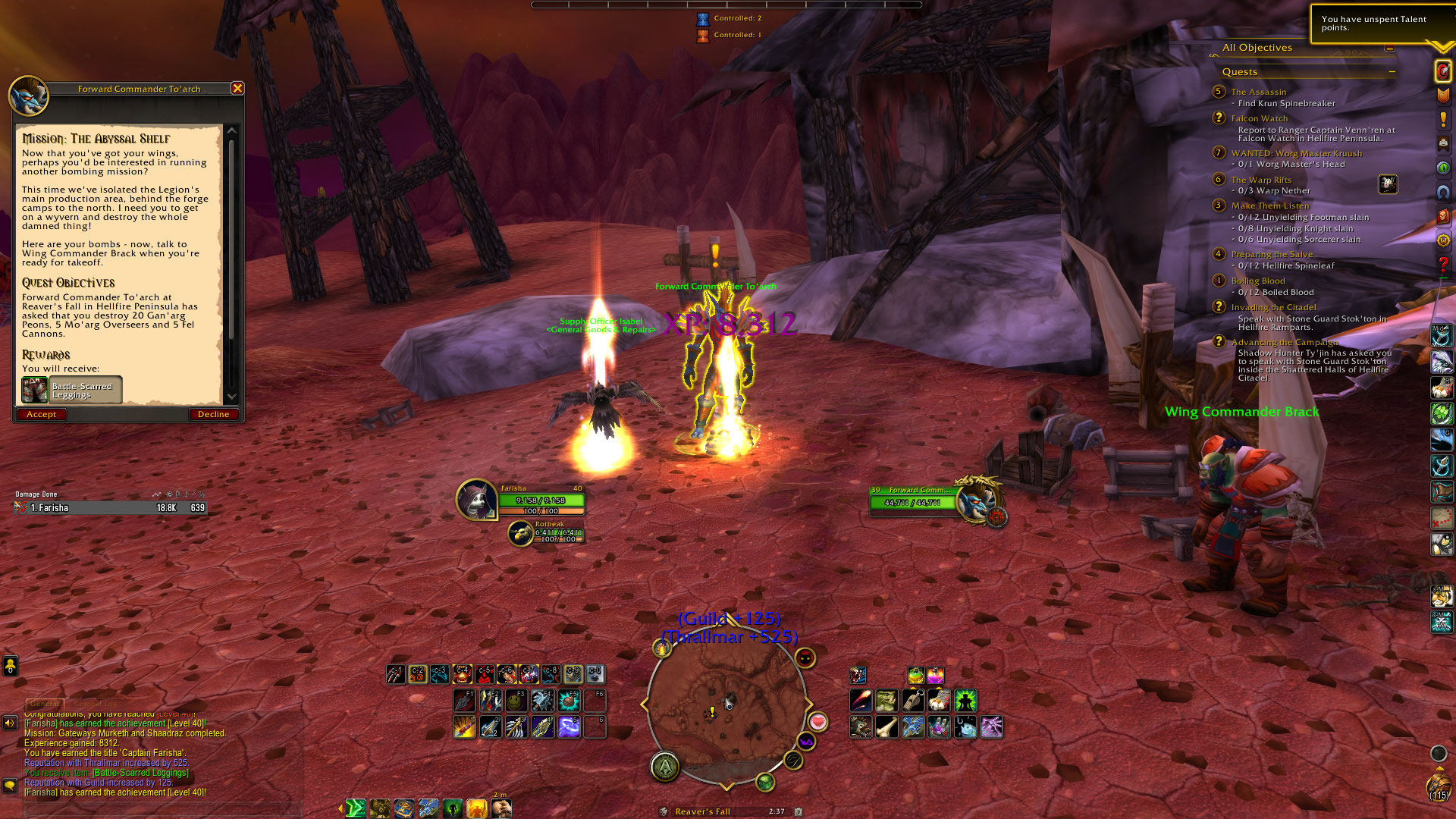1456x819 pixels.
Task: Select the Farisha row in Damage Done
Action: (x=110, y=508)
